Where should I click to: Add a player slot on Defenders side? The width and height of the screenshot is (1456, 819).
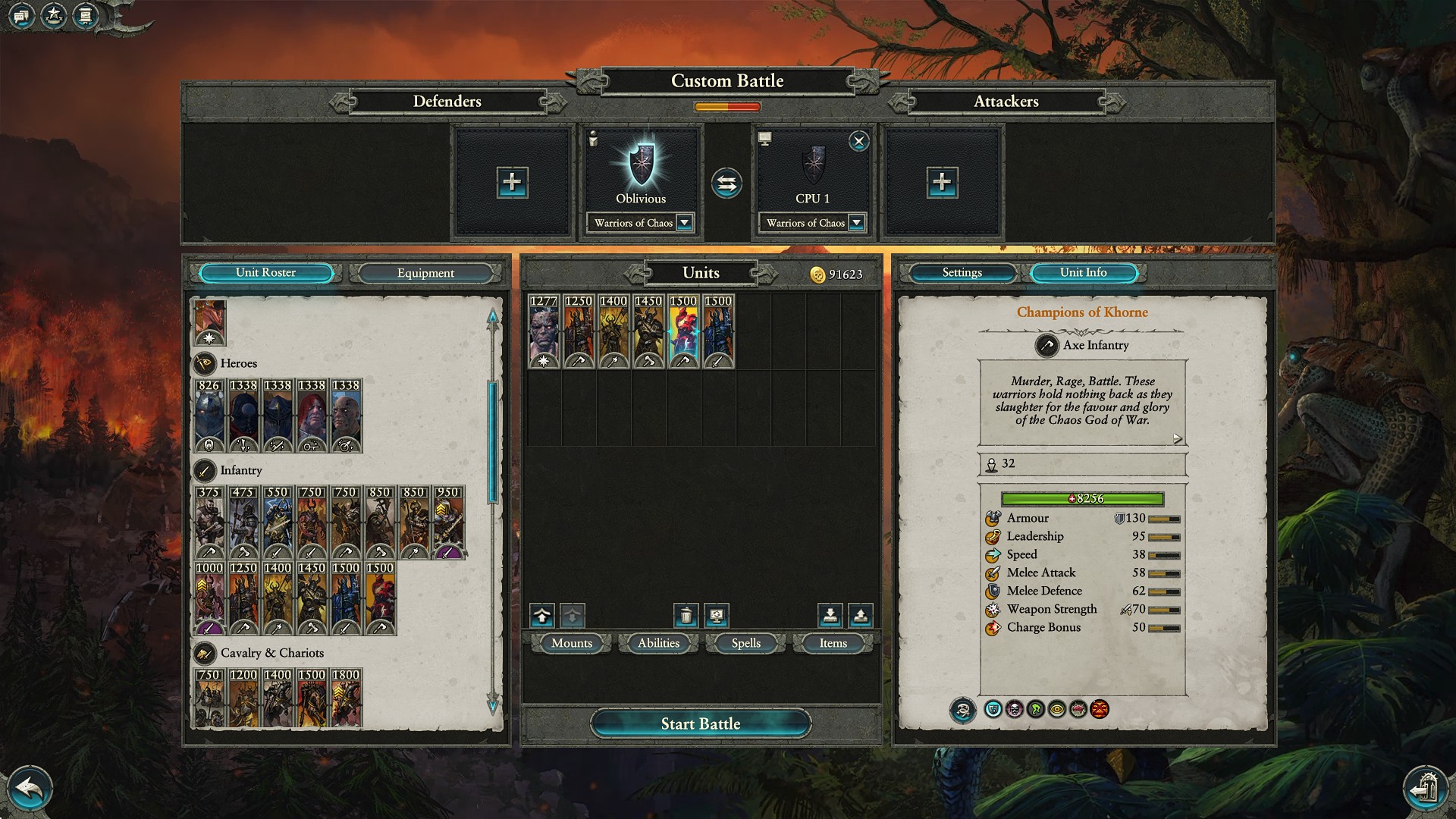tap(512, 182)
